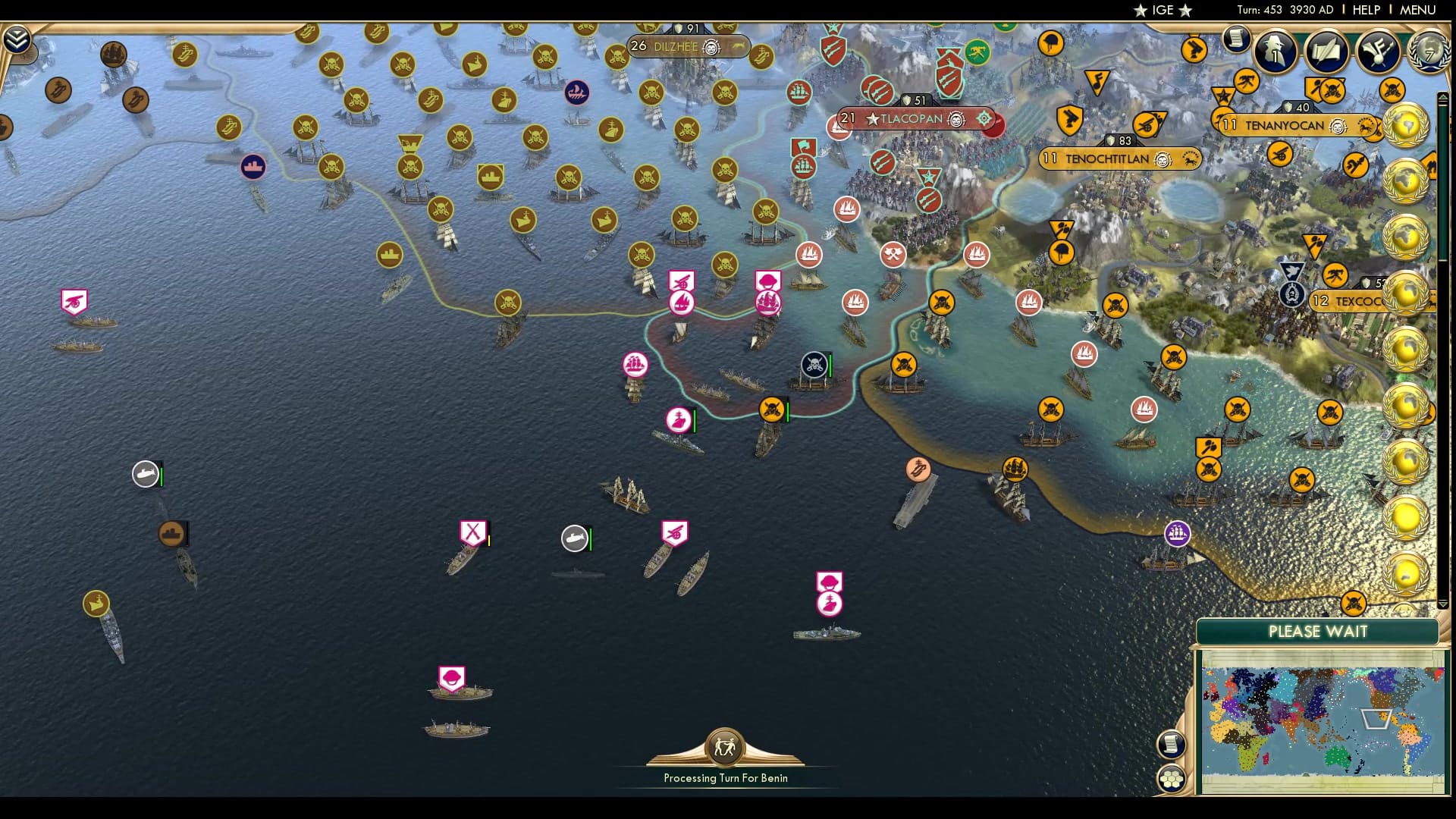Launch the Ingame Editor via the IGE star
Screen dimensions: 1456x819
click(1160, 11)
